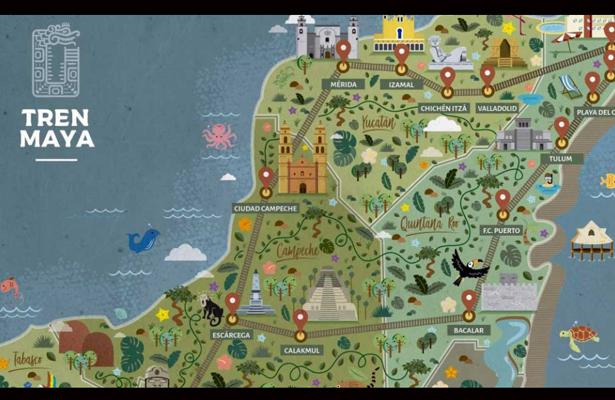This screenshot has height=400, width=615.
Task: Click the Calakmul station pin
Action: (x=300, y=319)
